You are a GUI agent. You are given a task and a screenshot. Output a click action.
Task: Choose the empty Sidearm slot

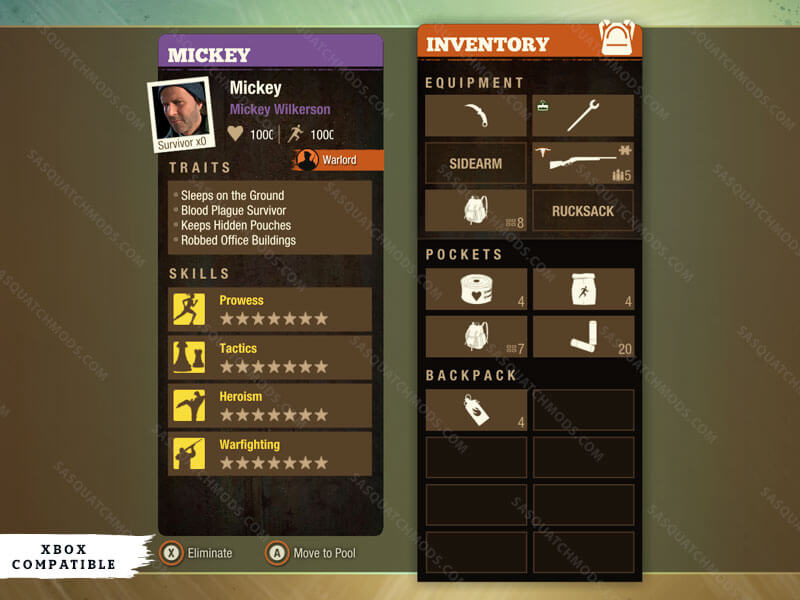click(x=476, y=163)
